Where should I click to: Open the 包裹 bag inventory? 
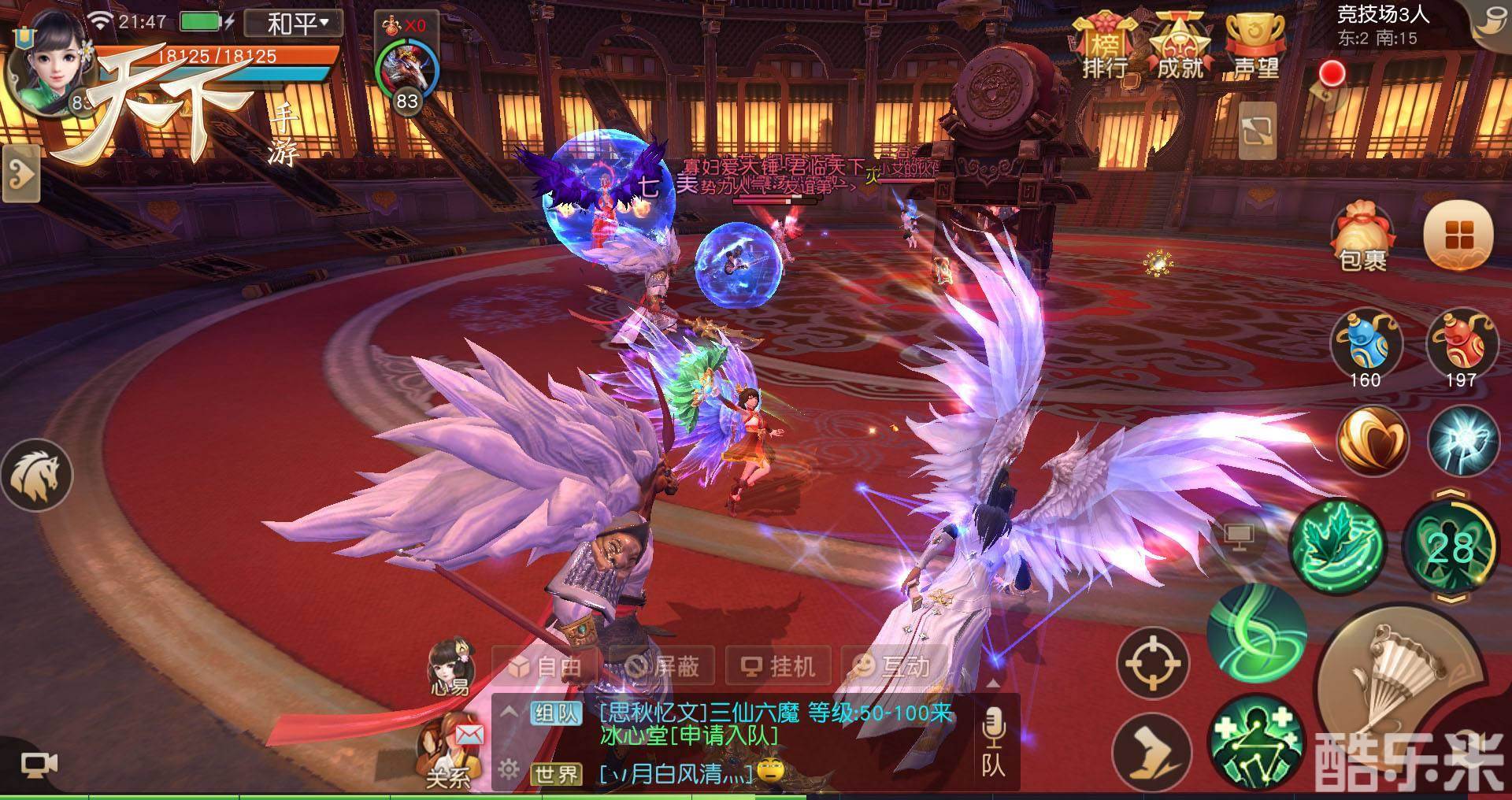coord(1363,236)
